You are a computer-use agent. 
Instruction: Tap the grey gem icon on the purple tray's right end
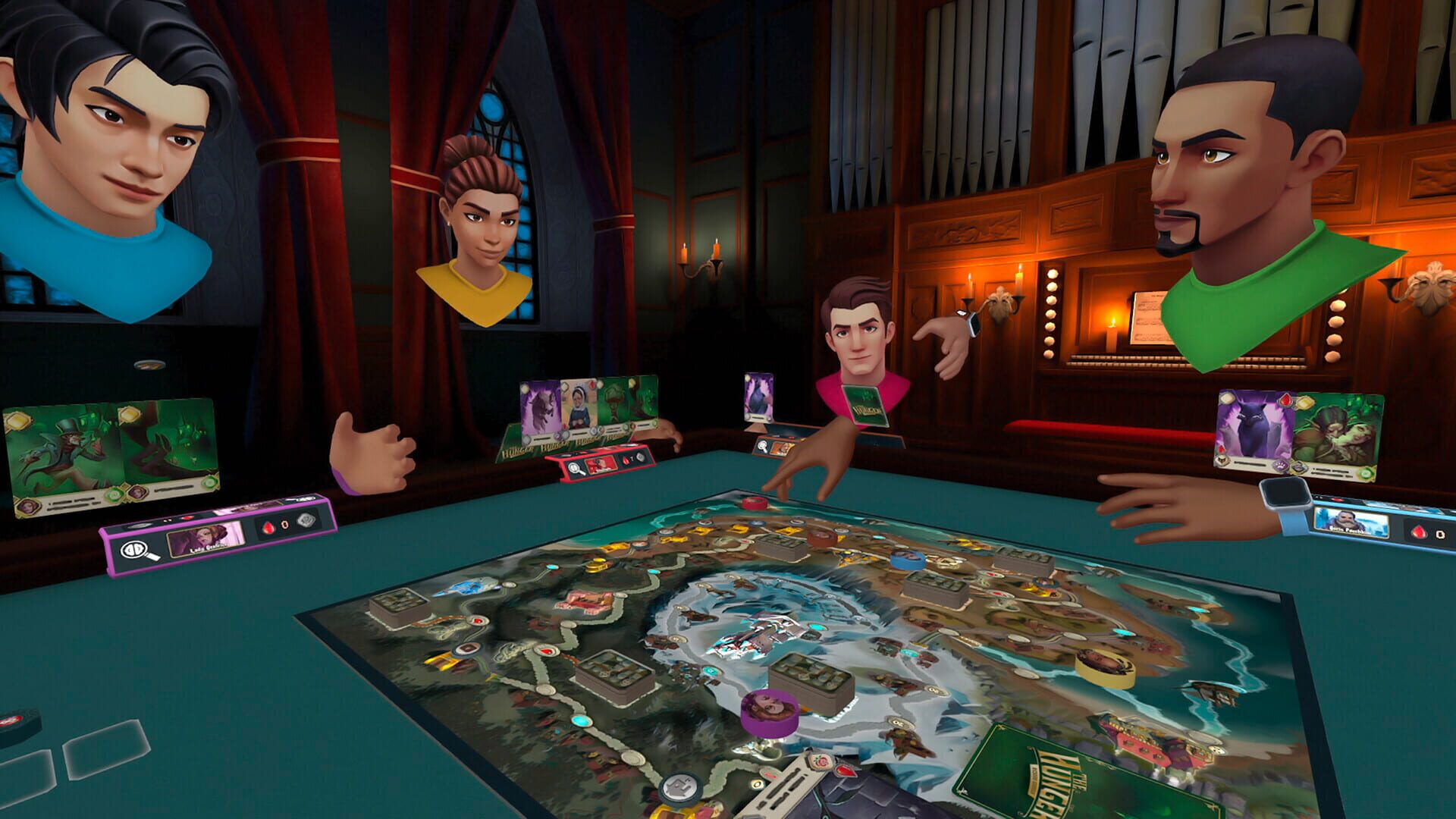(x=306, y=521)
